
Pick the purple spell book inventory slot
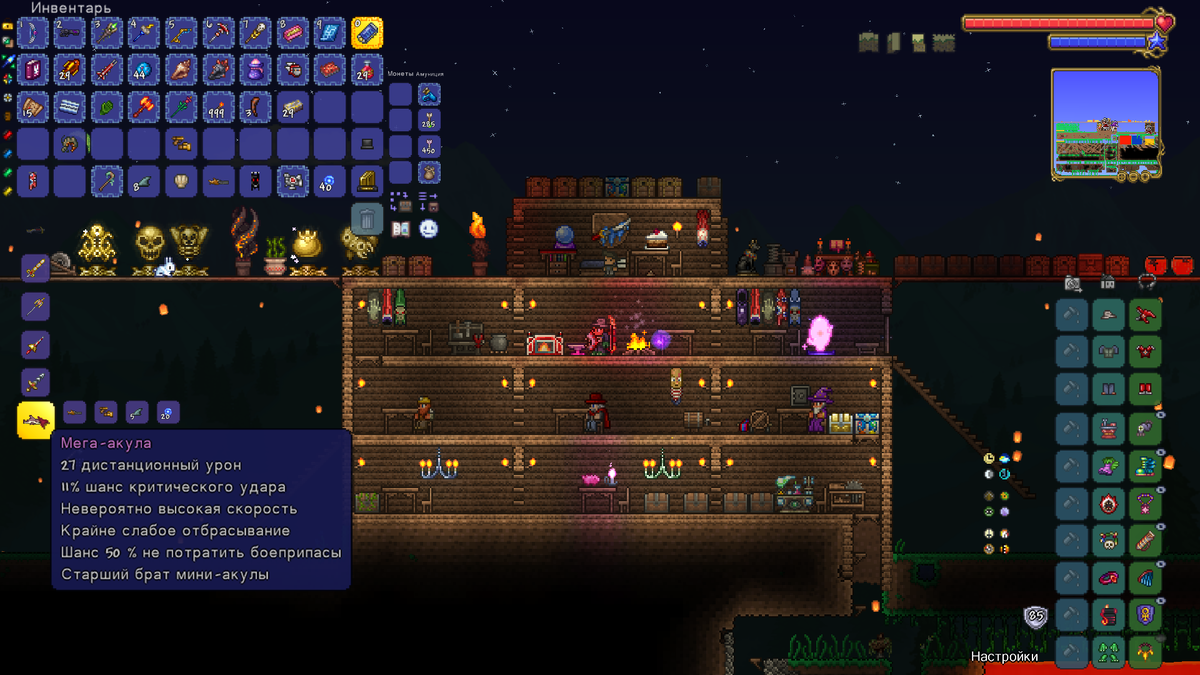tap(33, 69)
